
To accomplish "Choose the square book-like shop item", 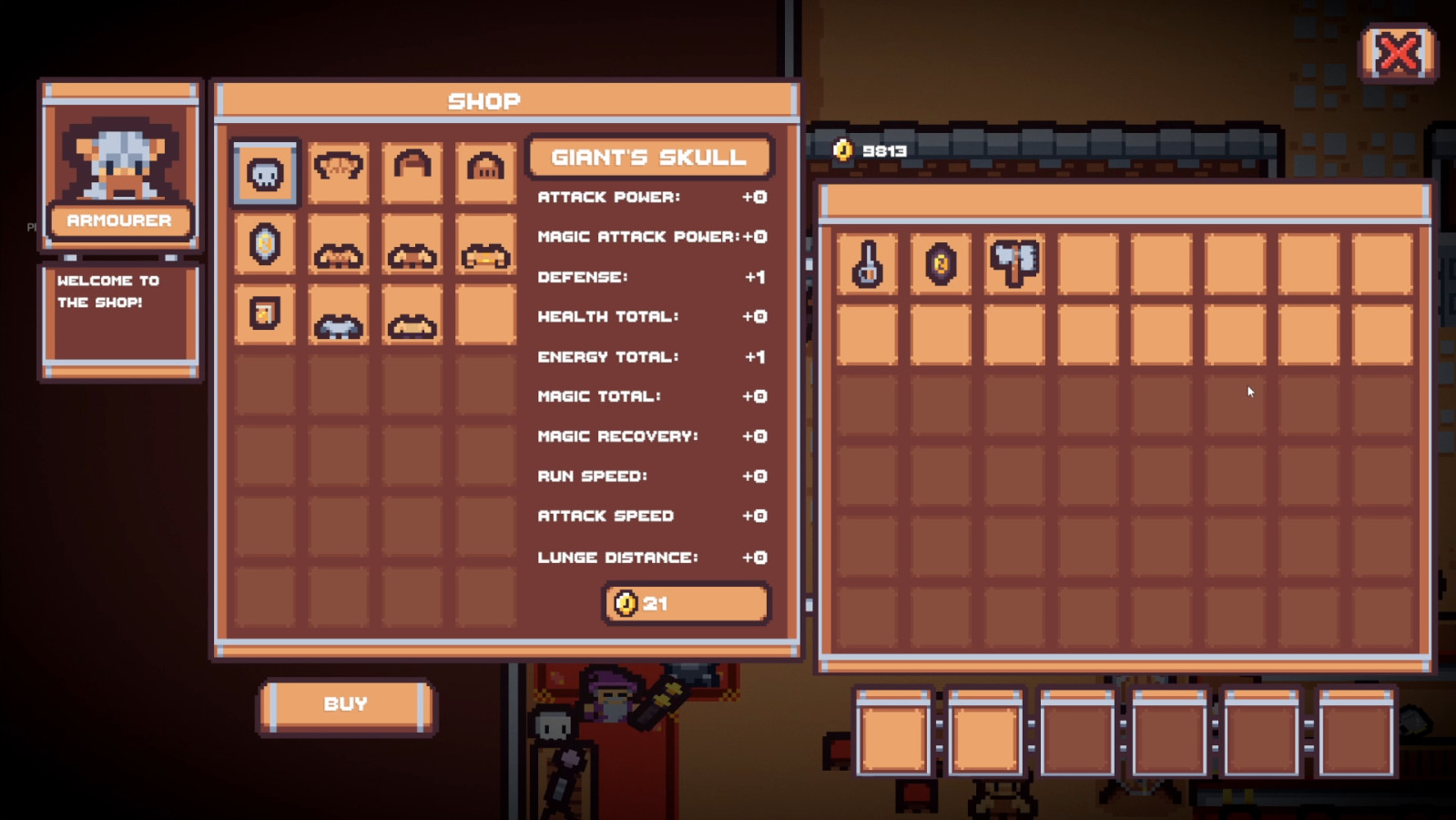I will point(265,314).
